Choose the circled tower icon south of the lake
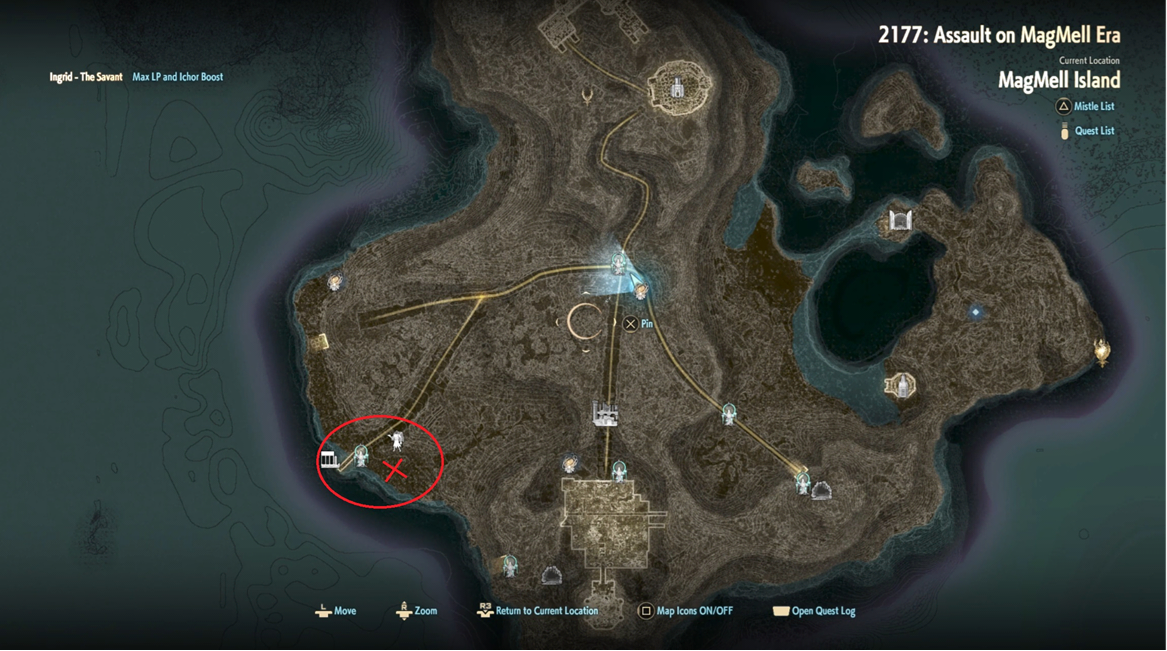The height and width of the screenshot is (651, 1167). 900,385
